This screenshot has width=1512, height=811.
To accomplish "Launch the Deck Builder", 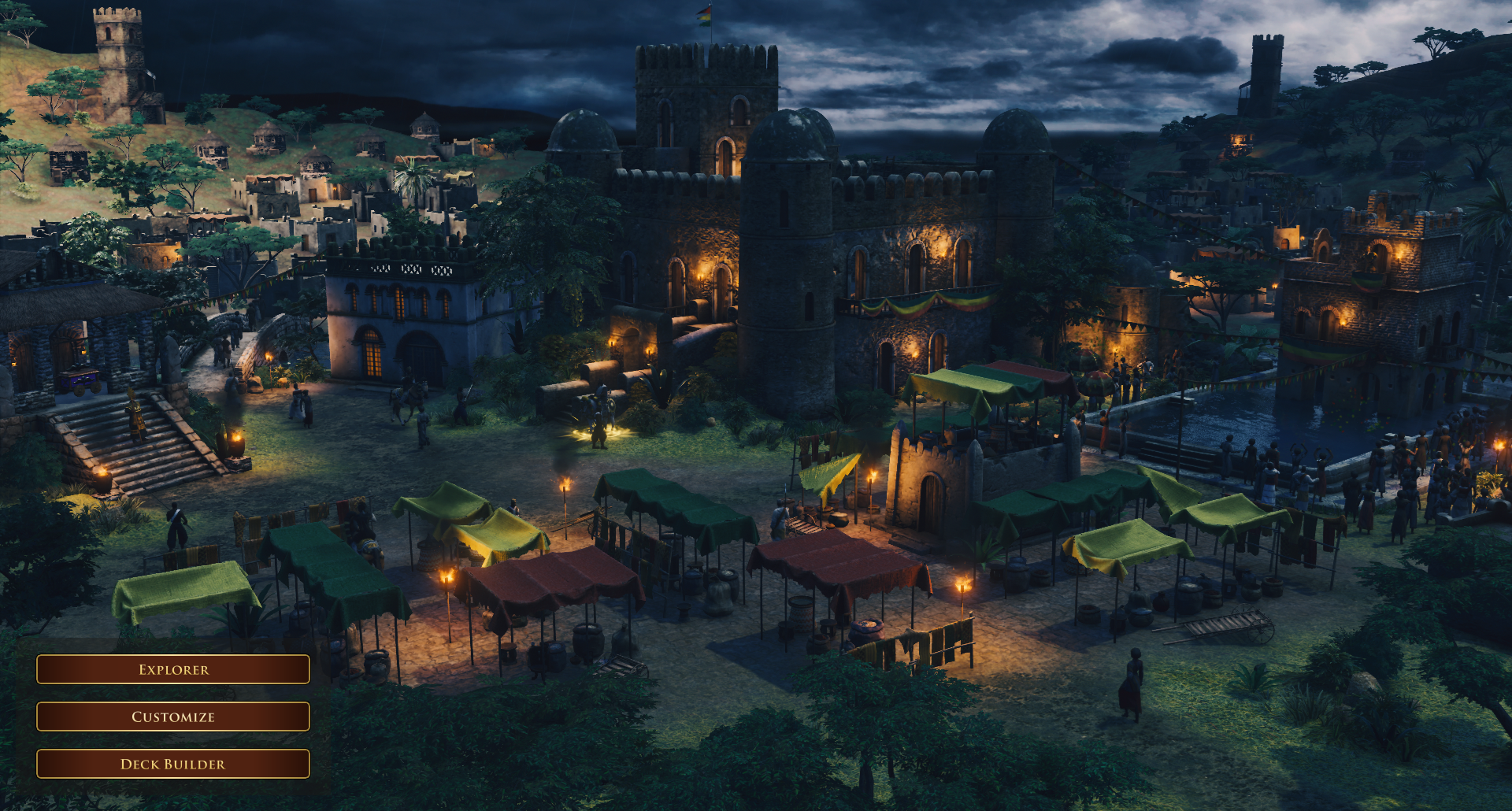I will [173, 764].
